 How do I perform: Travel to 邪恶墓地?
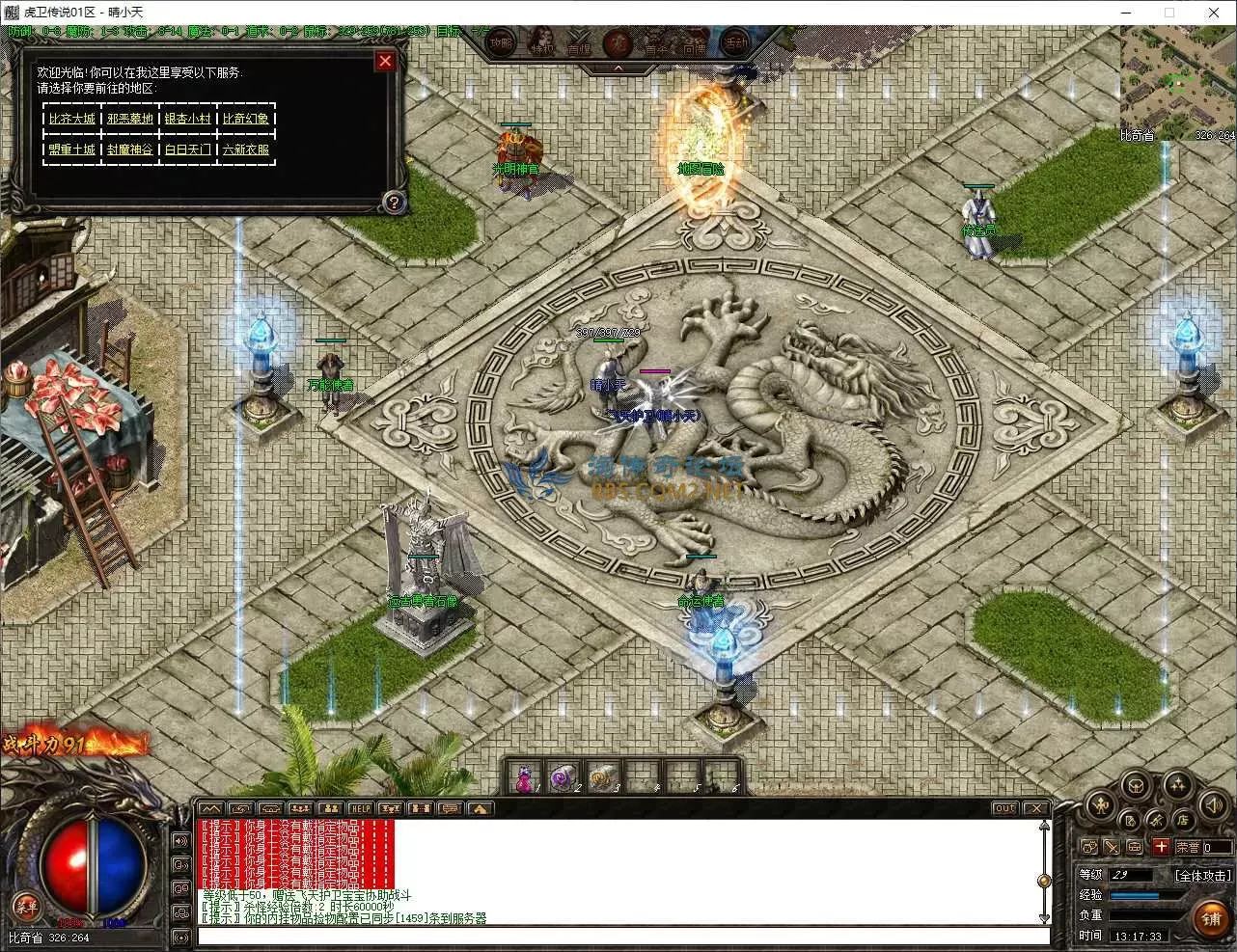pyautogui.click(x=130, y=119)
